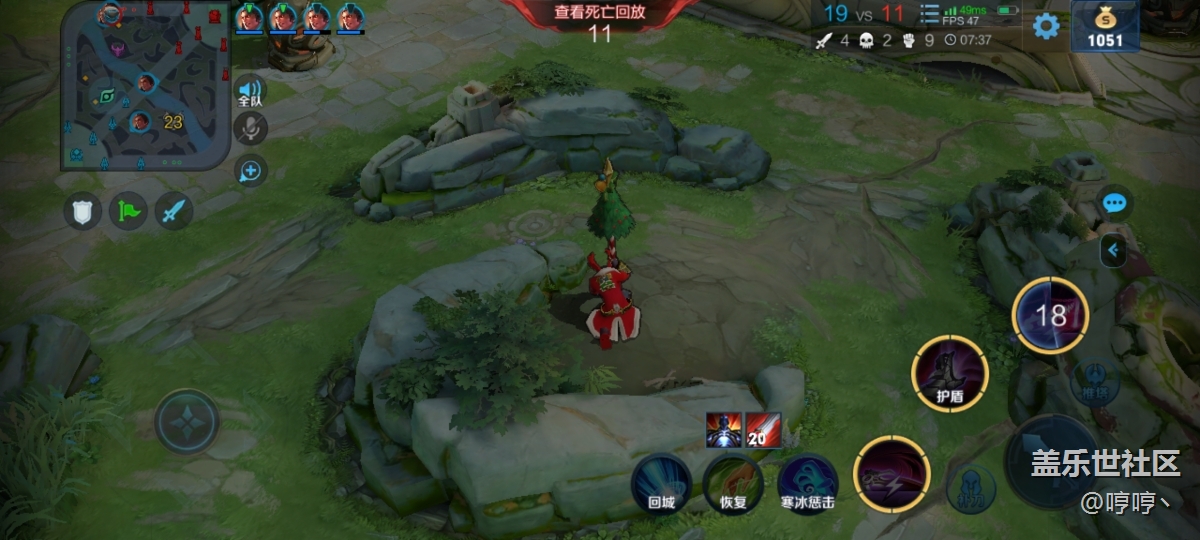
Task: Open the gold shop showing 1051
Action: click(x=1106, y=27)
